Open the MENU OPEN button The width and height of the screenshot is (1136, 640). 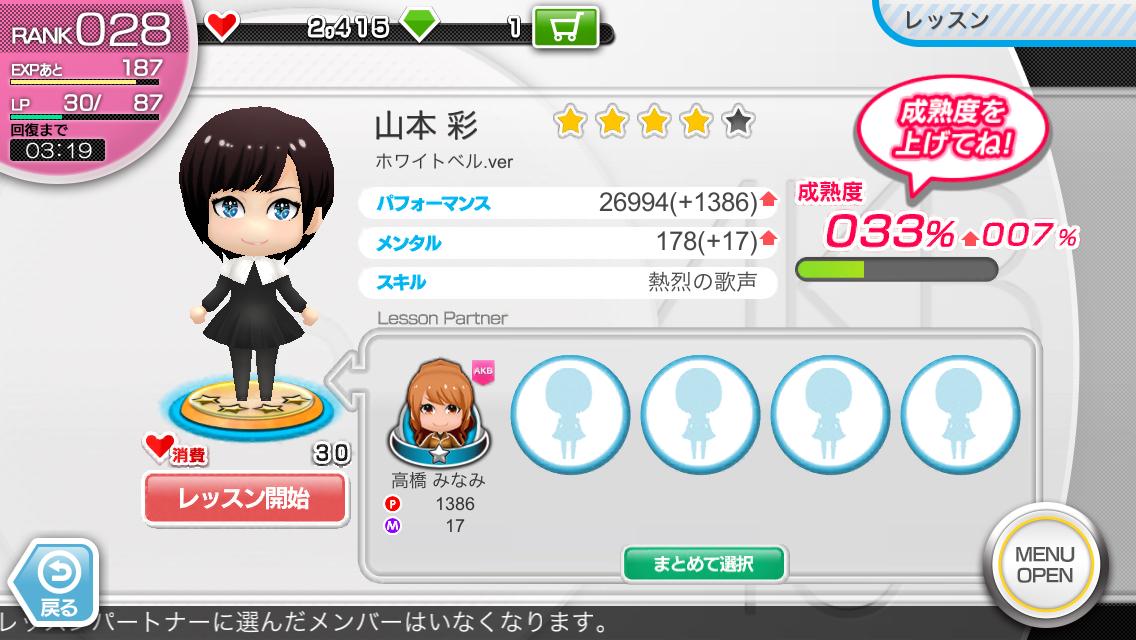1044,565
